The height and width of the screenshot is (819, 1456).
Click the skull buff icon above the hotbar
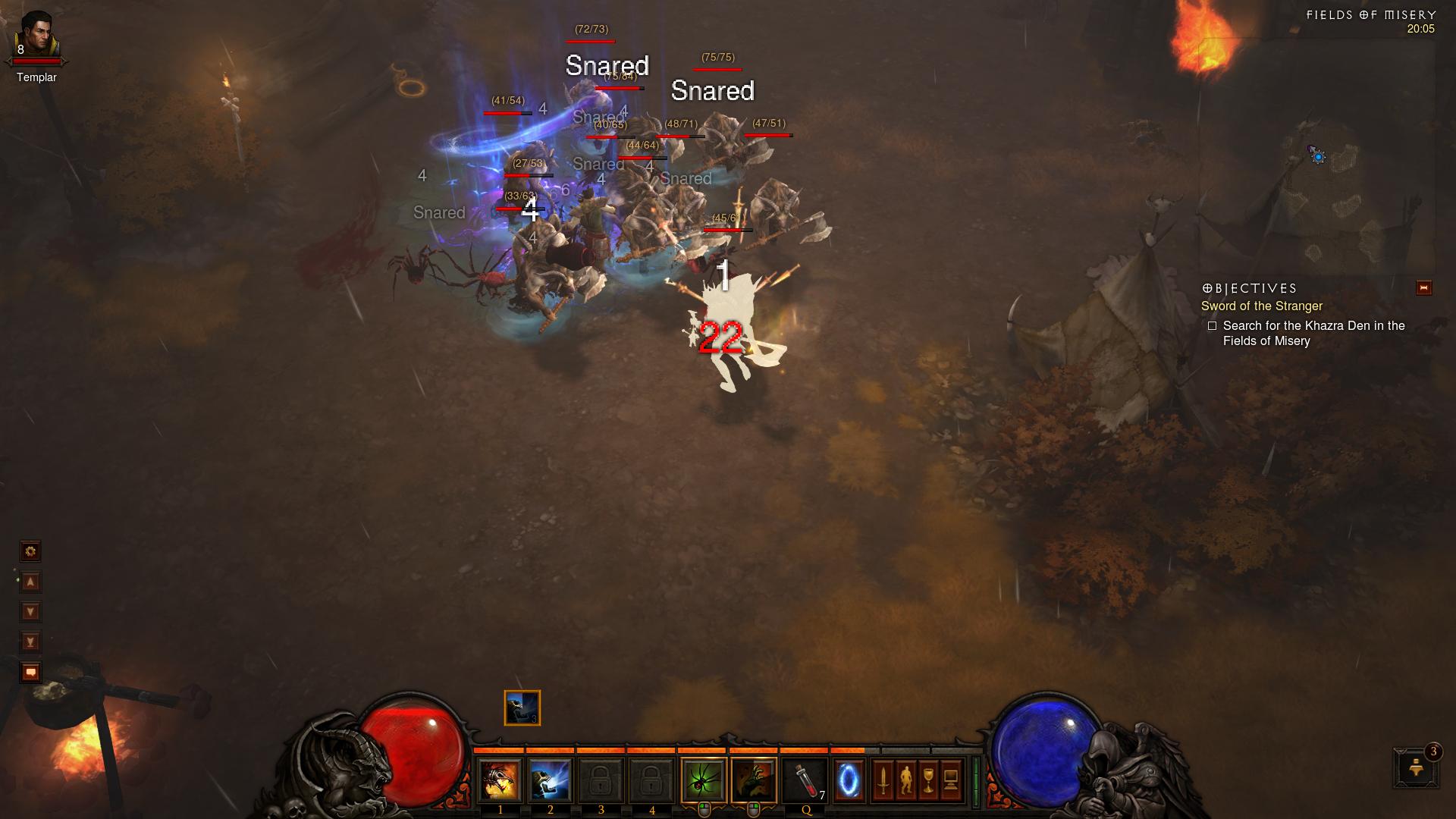click(522, 708)
